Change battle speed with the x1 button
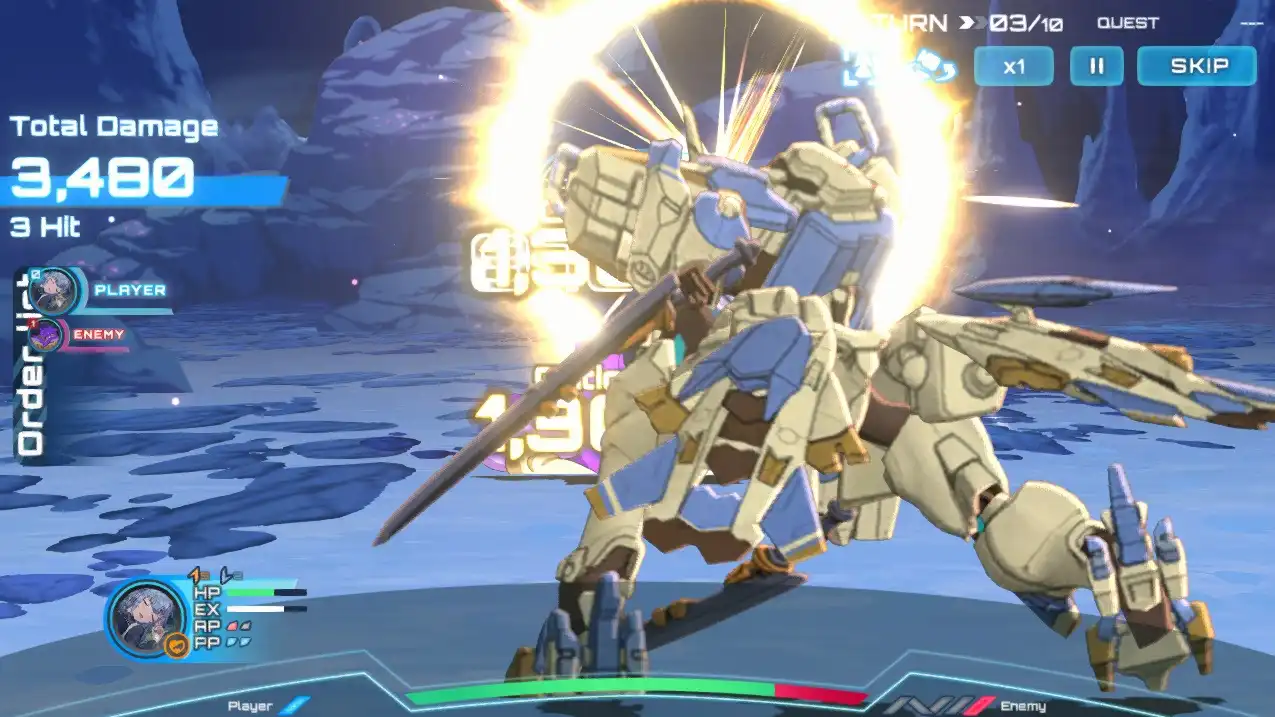 tap(1014, 67)
